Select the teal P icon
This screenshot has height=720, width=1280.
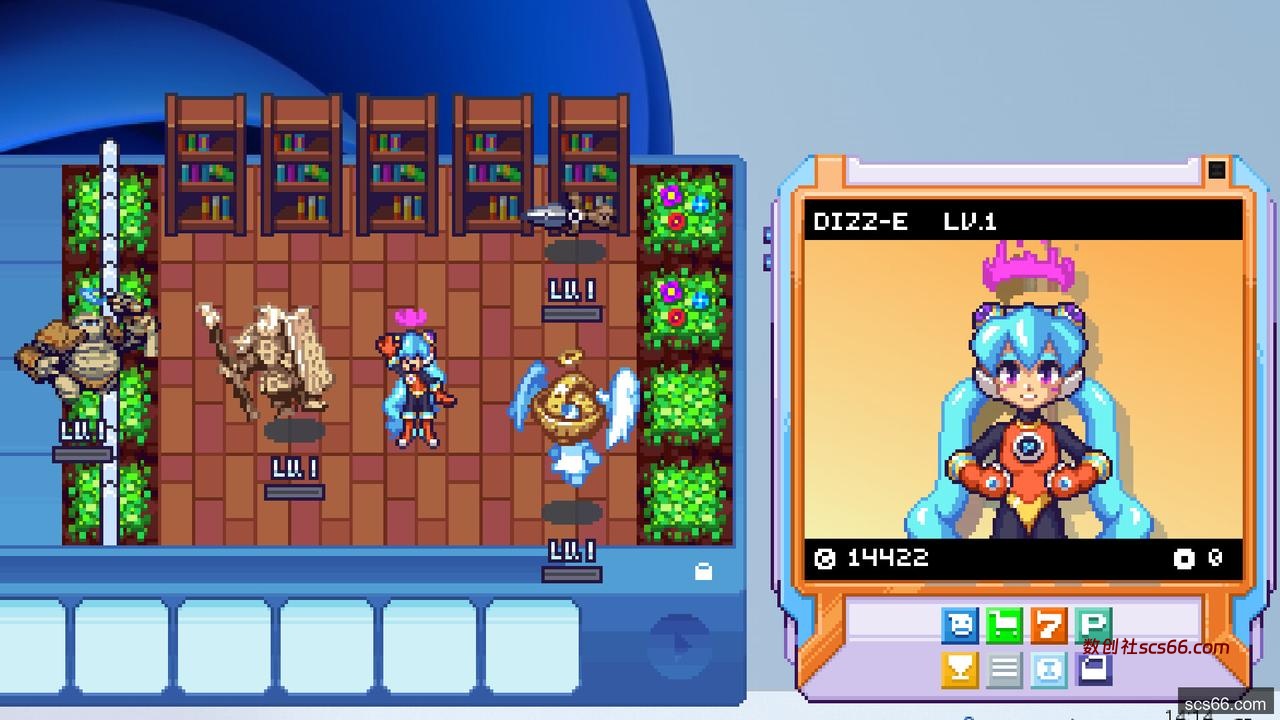[x=1093, y=626]
